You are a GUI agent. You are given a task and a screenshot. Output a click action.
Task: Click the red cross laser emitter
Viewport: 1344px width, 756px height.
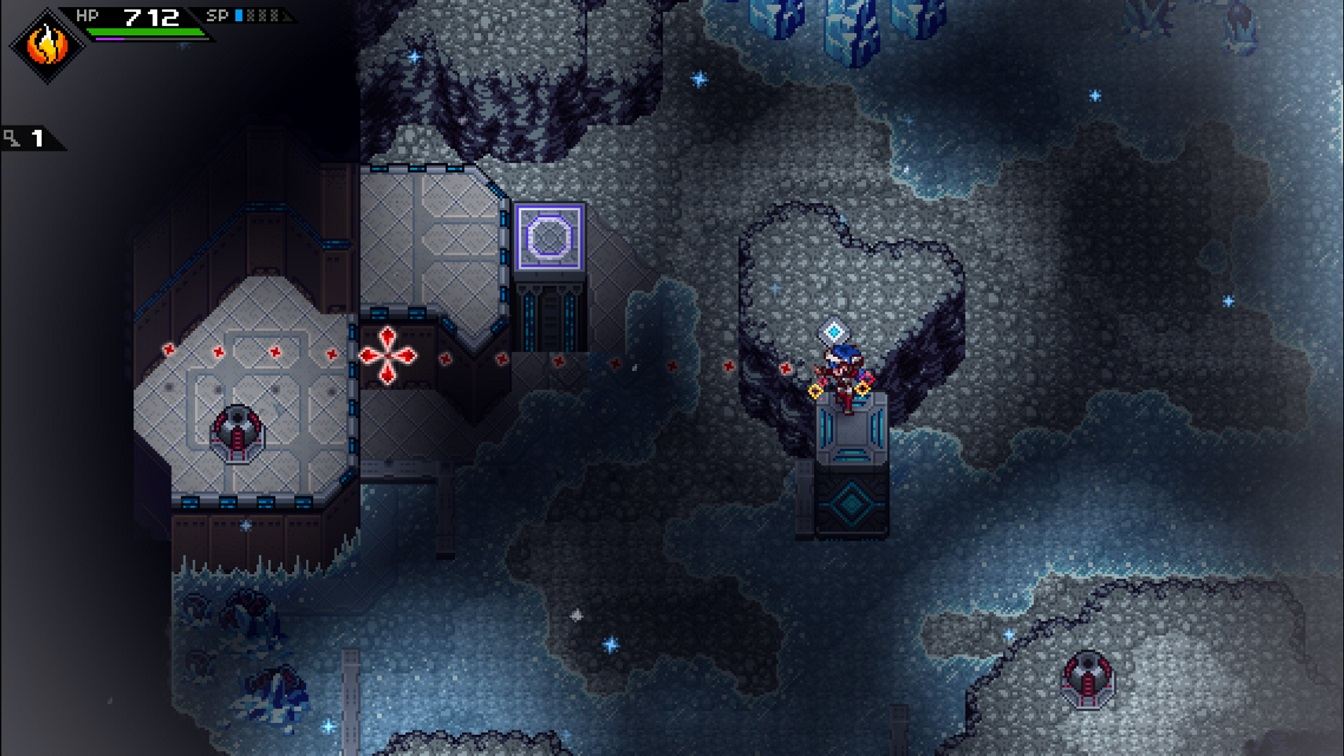tap(387, 355)
